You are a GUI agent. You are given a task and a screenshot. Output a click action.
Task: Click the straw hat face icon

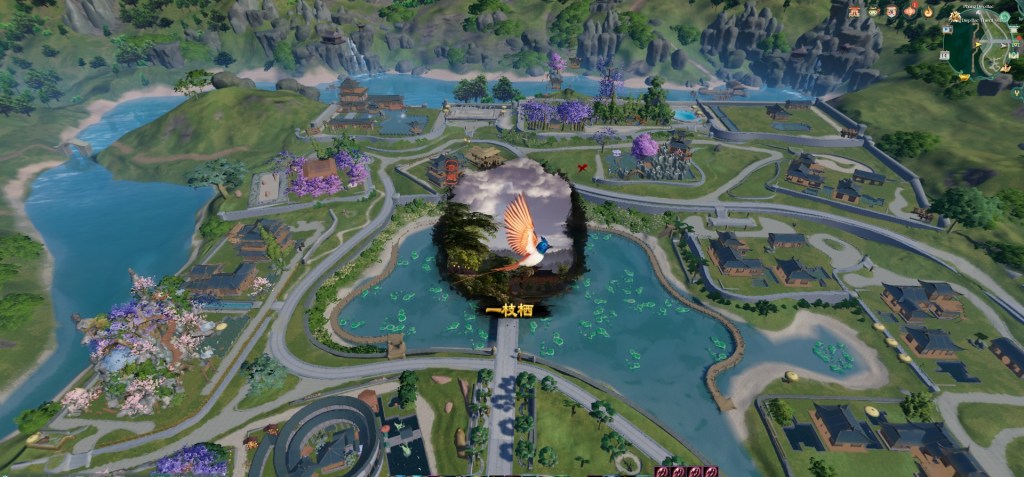873,11
